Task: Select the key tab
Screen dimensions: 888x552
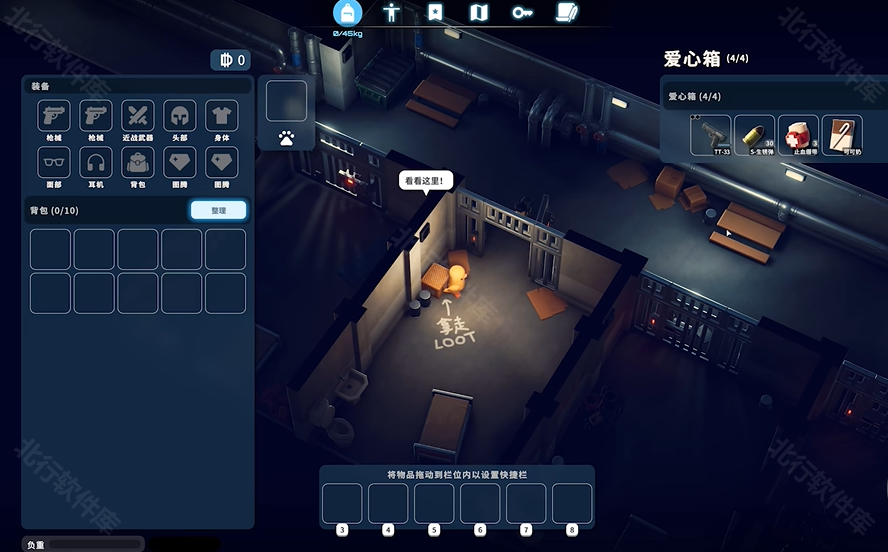Action: 522,13
